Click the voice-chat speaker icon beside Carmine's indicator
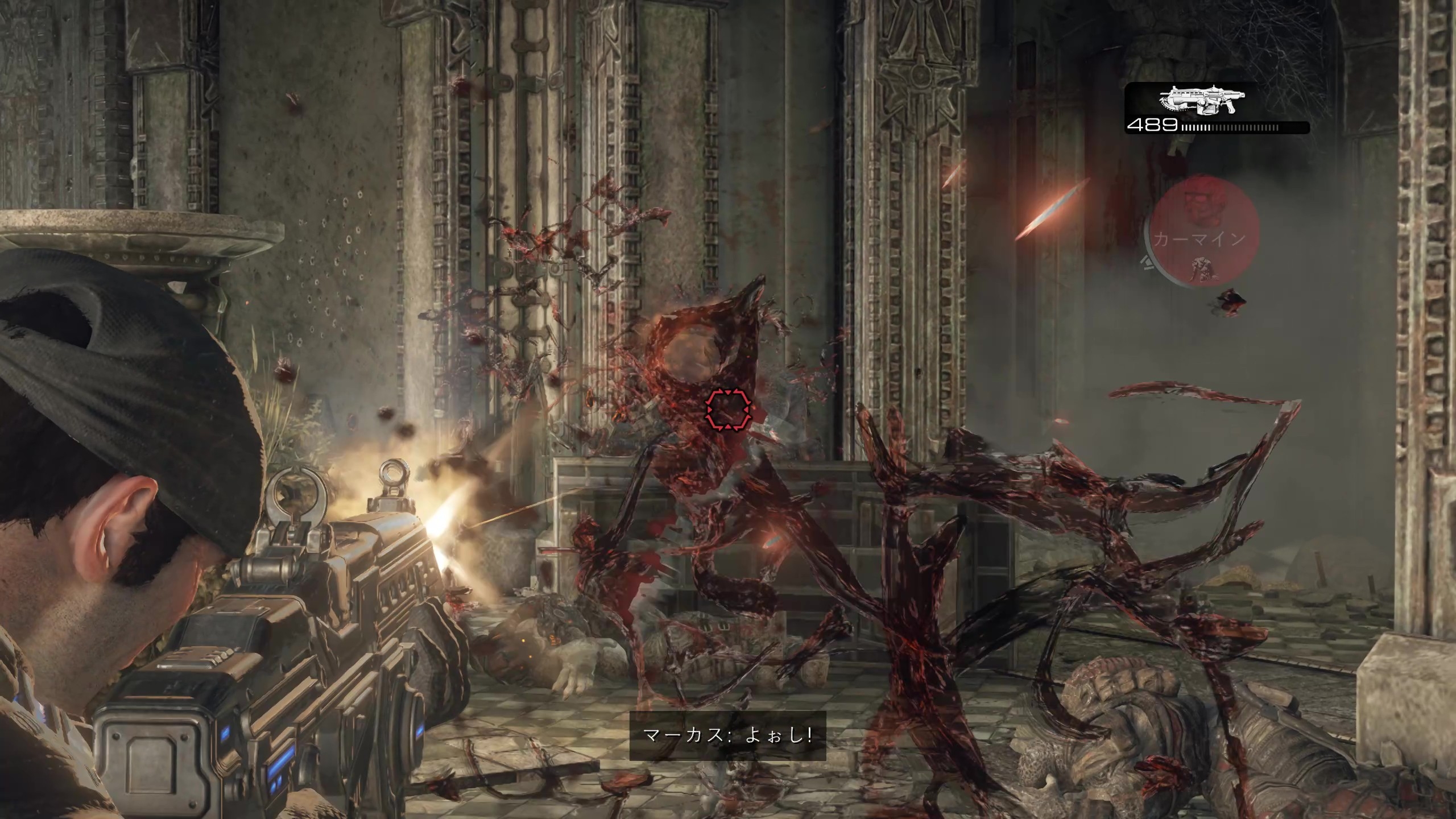The image size is (1456, 819). [1147, 264]
